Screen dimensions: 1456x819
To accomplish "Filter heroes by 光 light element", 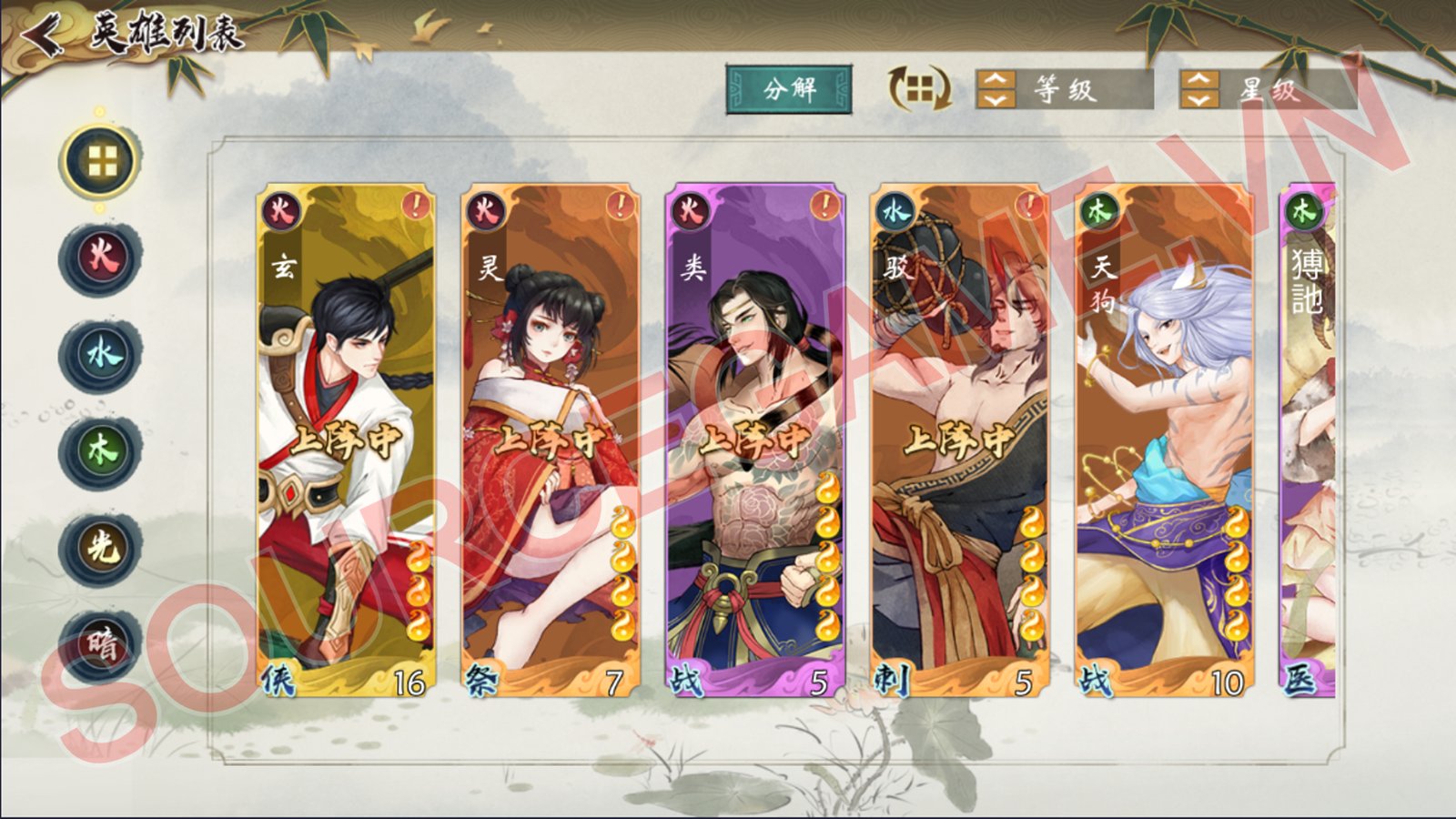I will [x=101, y=547].
